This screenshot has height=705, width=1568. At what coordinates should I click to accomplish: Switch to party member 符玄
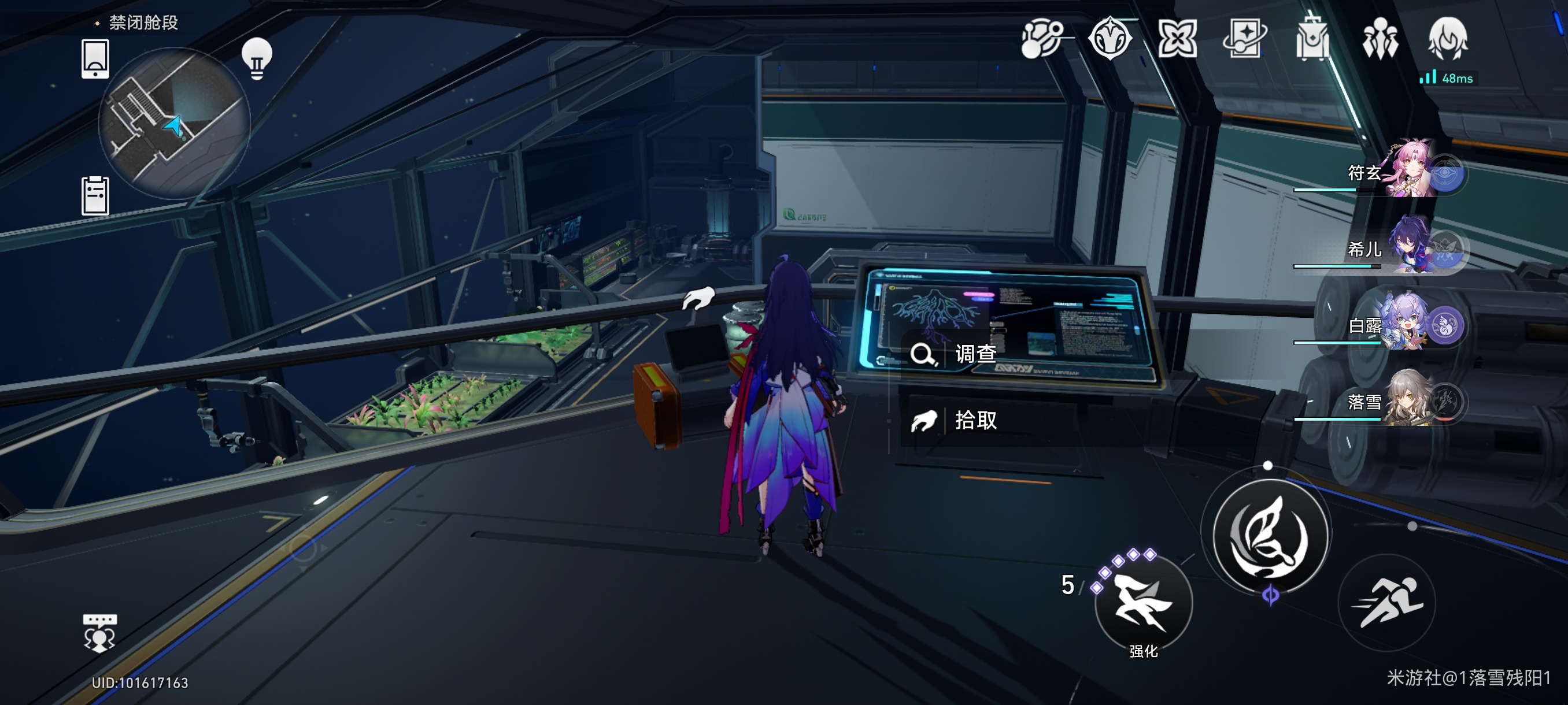point(1400,172)
